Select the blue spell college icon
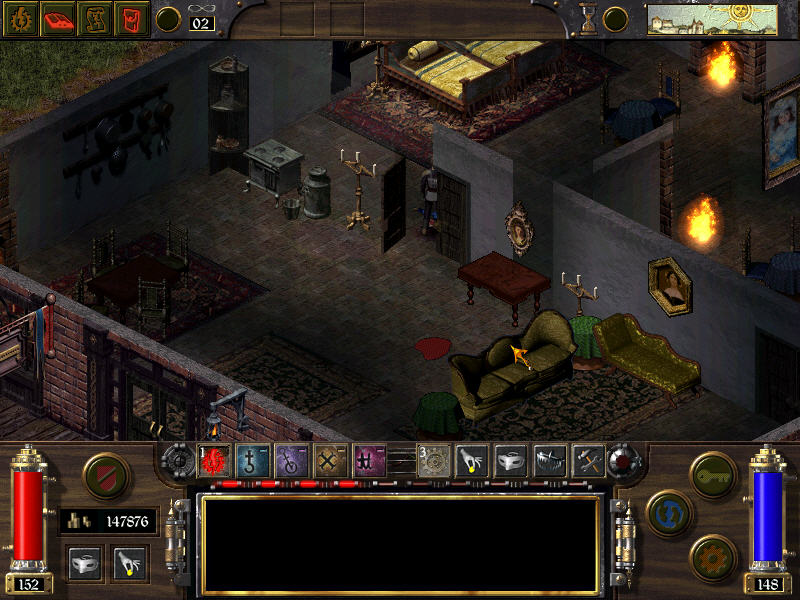The image size is (800, 600). pyautogui.click(x=252, y=461)
